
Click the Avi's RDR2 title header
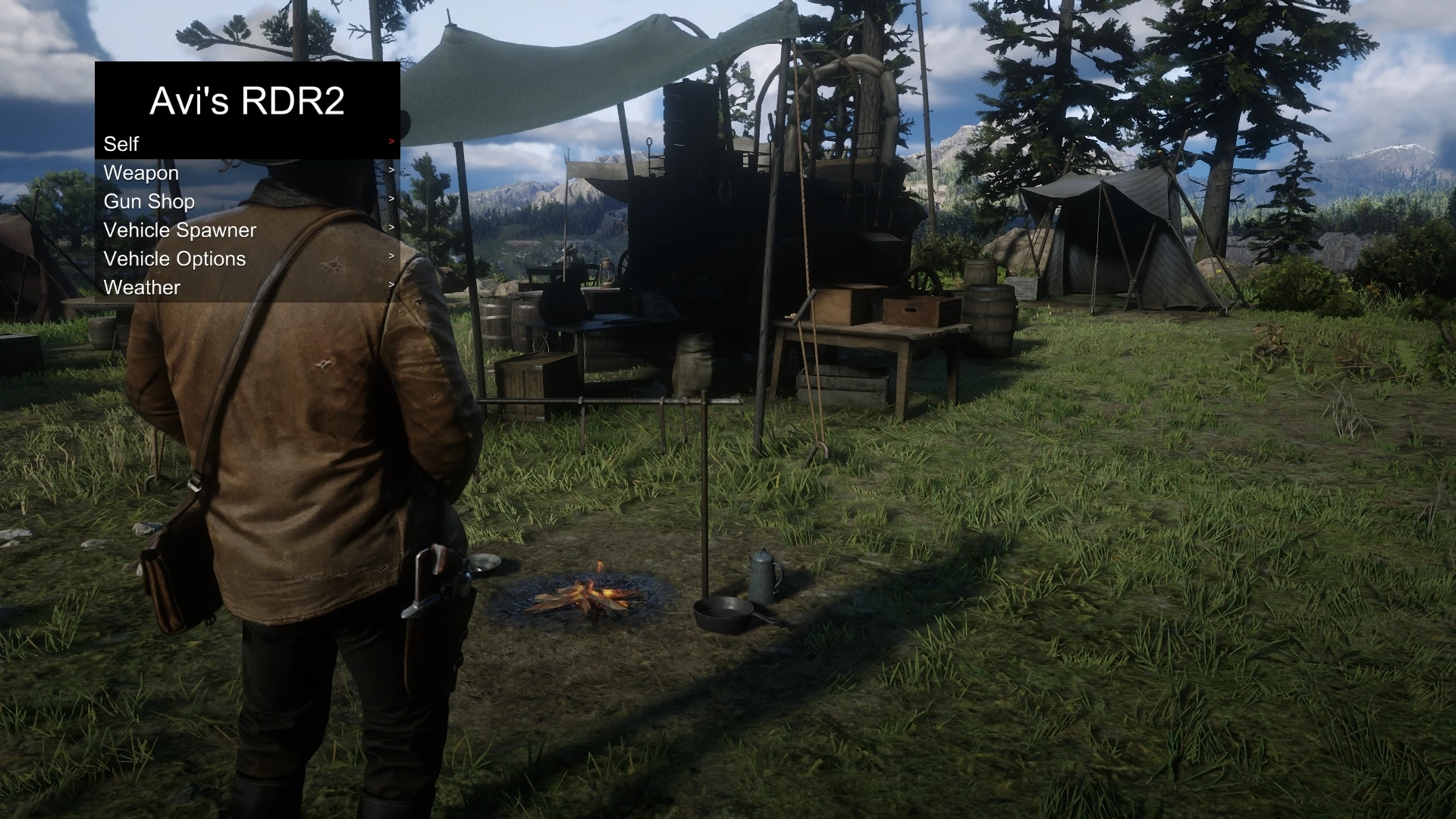click(x=247, y=102)
